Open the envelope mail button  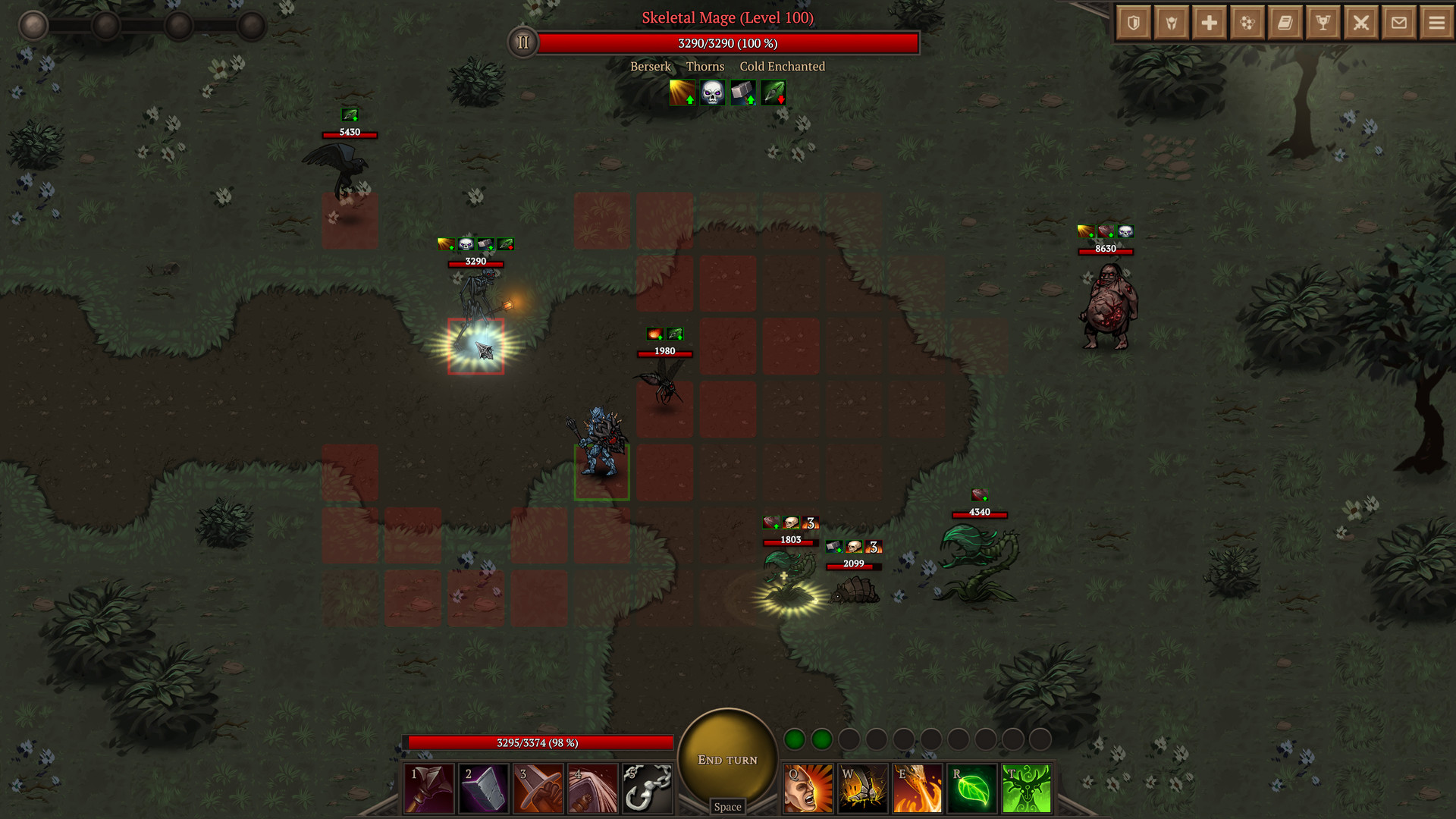coord(1399,23)
